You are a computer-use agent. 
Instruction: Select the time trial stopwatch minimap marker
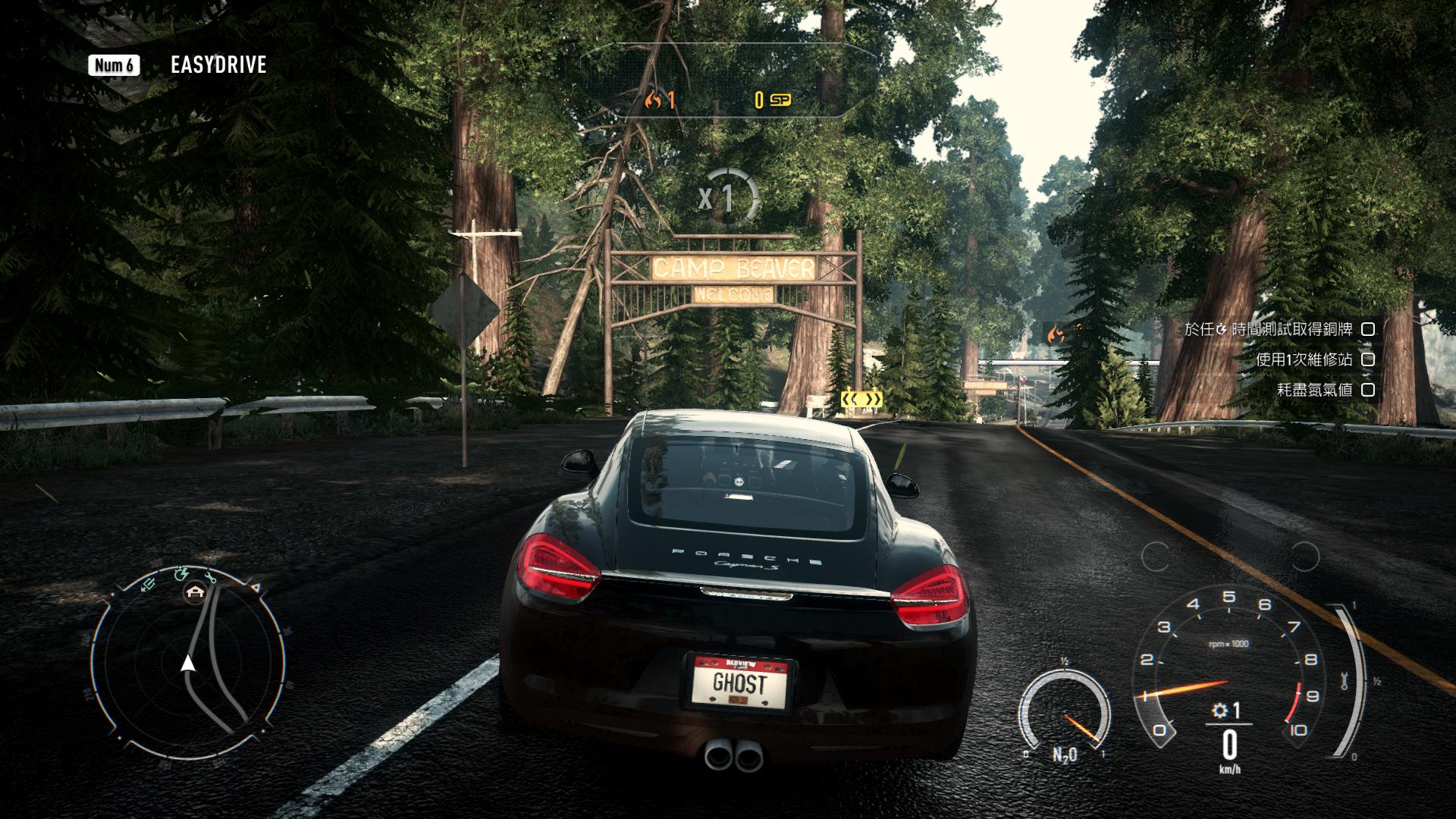180,574
